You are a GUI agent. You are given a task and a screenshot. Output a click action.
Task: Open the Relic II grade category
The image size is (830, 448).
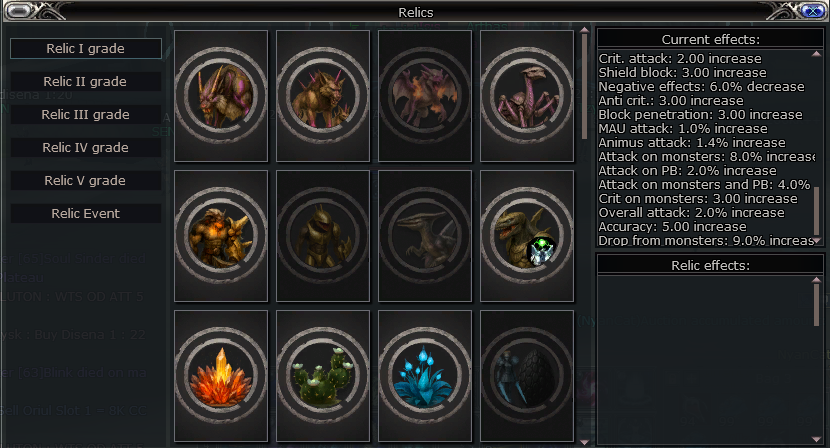(x=86, y=81)
